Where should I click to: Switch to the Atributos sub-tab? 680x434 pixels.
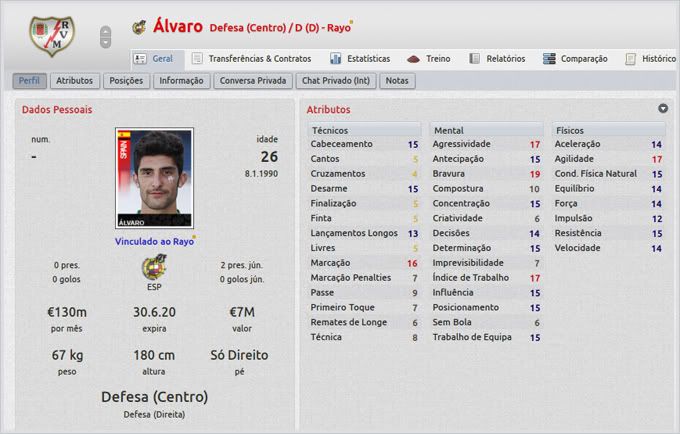coord(75,80)
